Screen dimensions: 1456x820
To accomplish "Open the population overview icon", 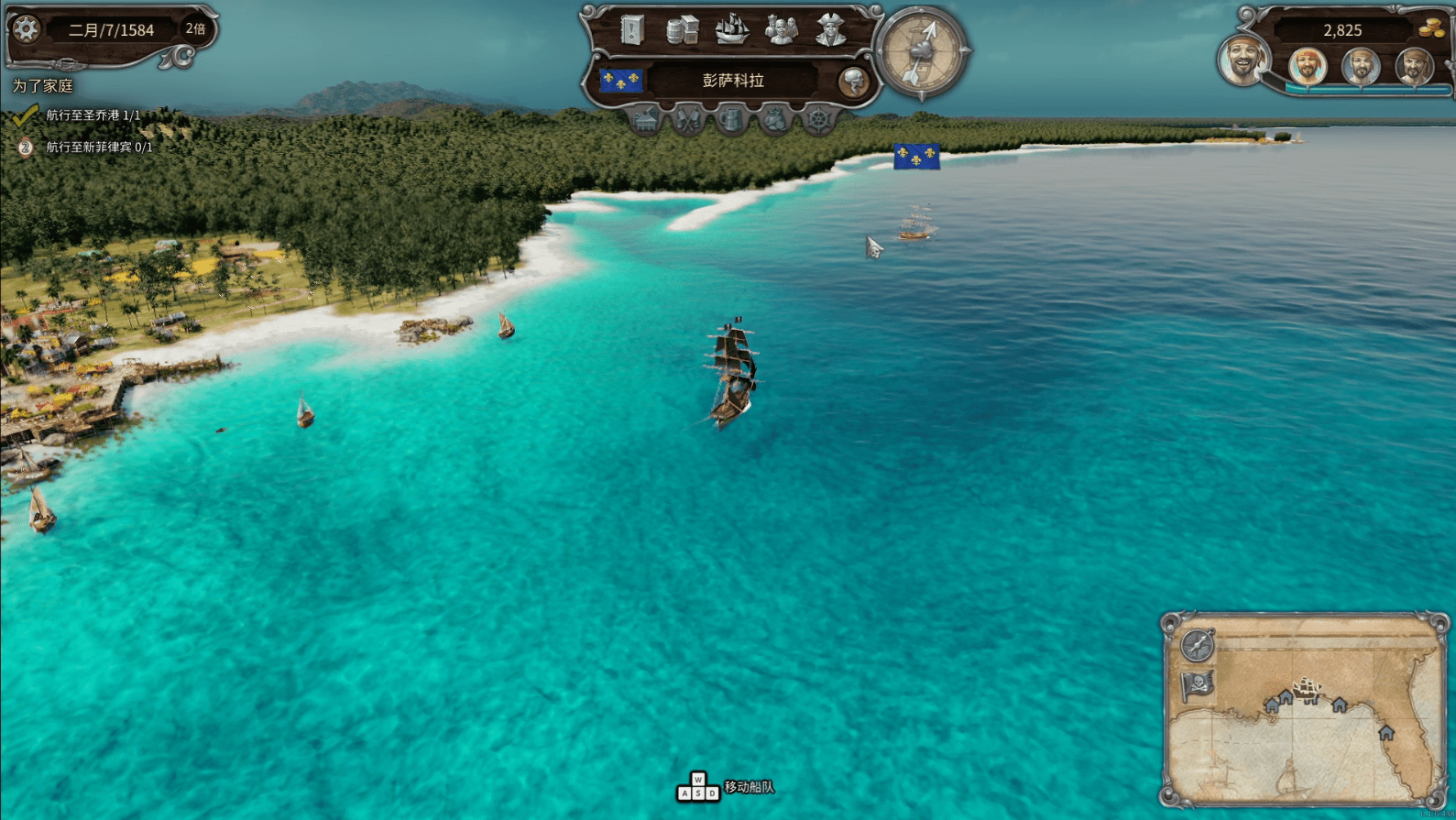I will pos(782,30).
